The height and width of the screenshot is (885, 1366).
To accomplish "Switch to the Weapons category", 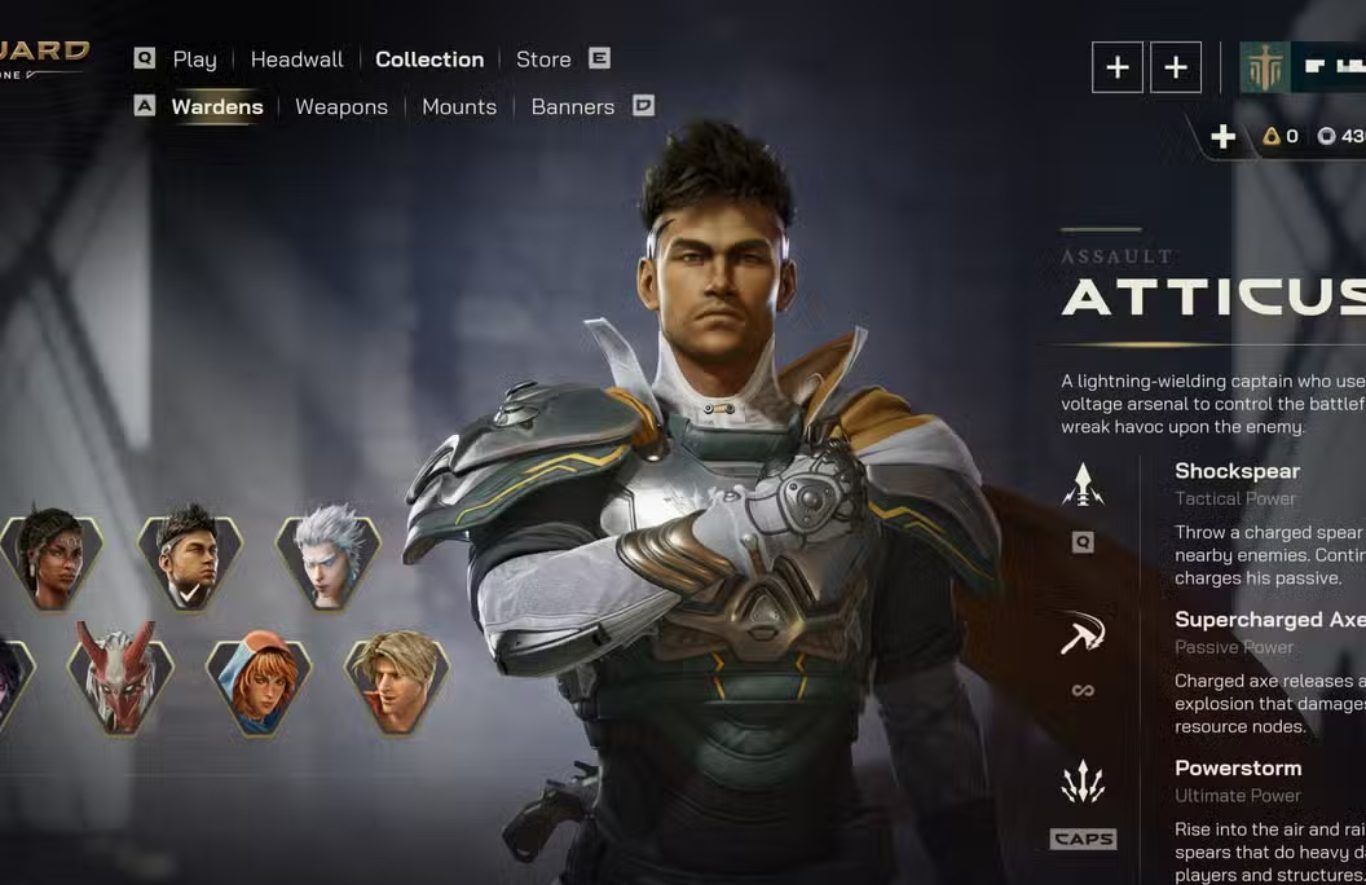I will pyautogui.click(x=341, y=107).
